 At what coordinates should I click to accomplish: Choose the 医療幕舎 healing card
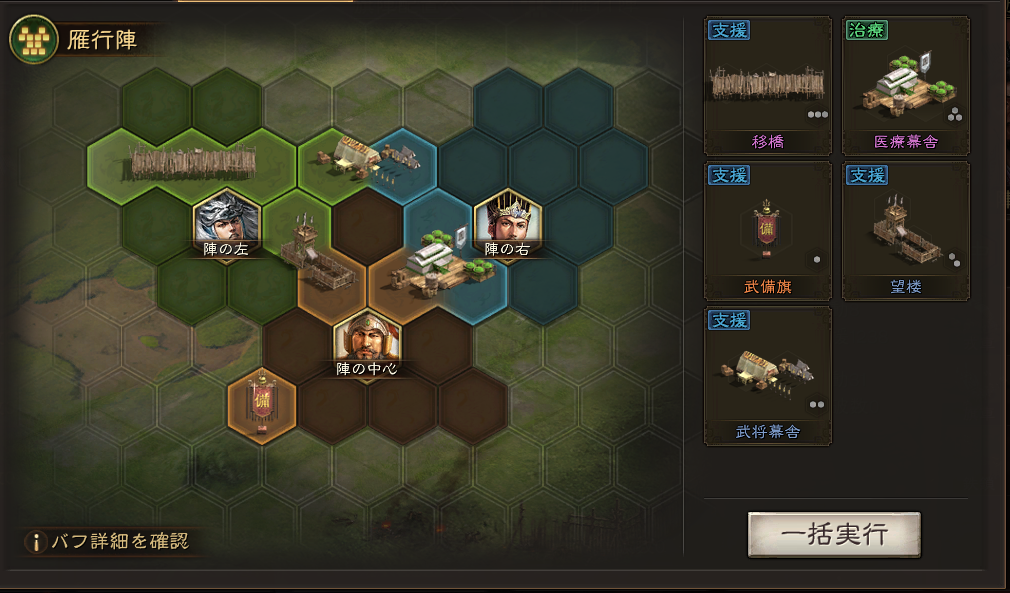pyautogui.click(x=905, y=87)
